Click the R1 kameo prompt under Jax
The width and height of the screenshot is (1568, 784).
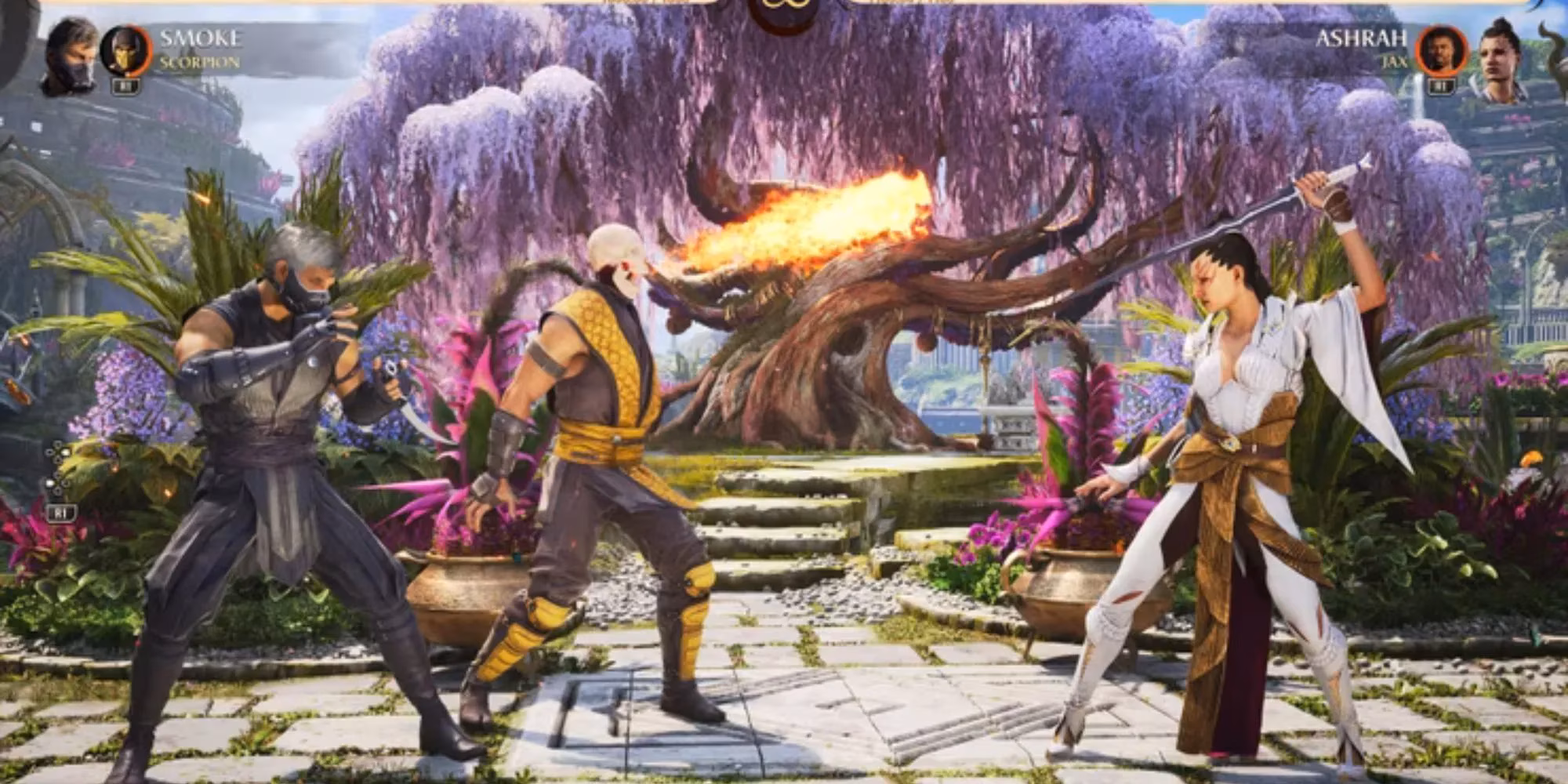pyautogui.click(x=1442, y=86)
